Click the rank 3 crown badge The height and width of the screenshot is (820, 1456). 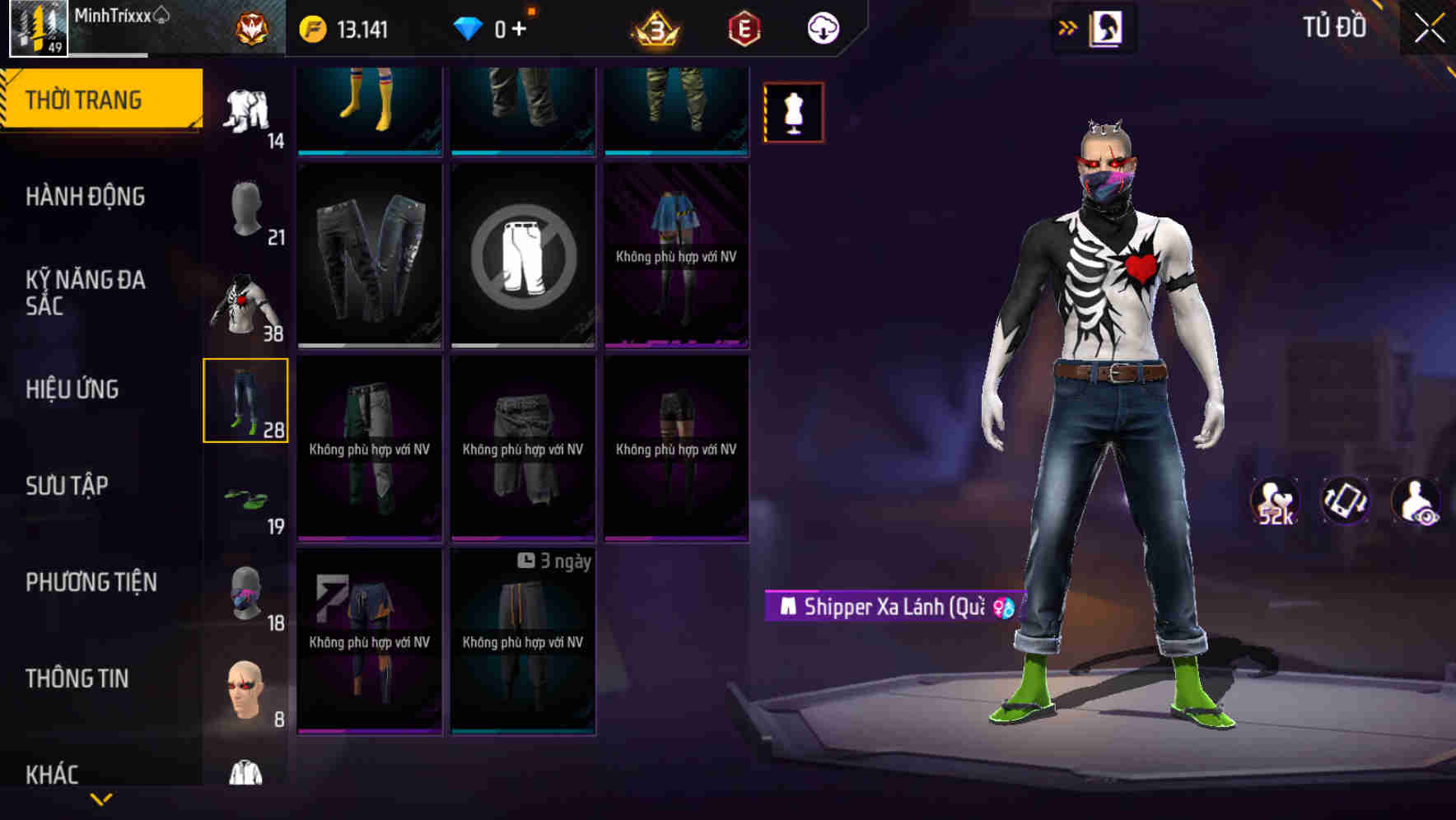tap(655, 27)
